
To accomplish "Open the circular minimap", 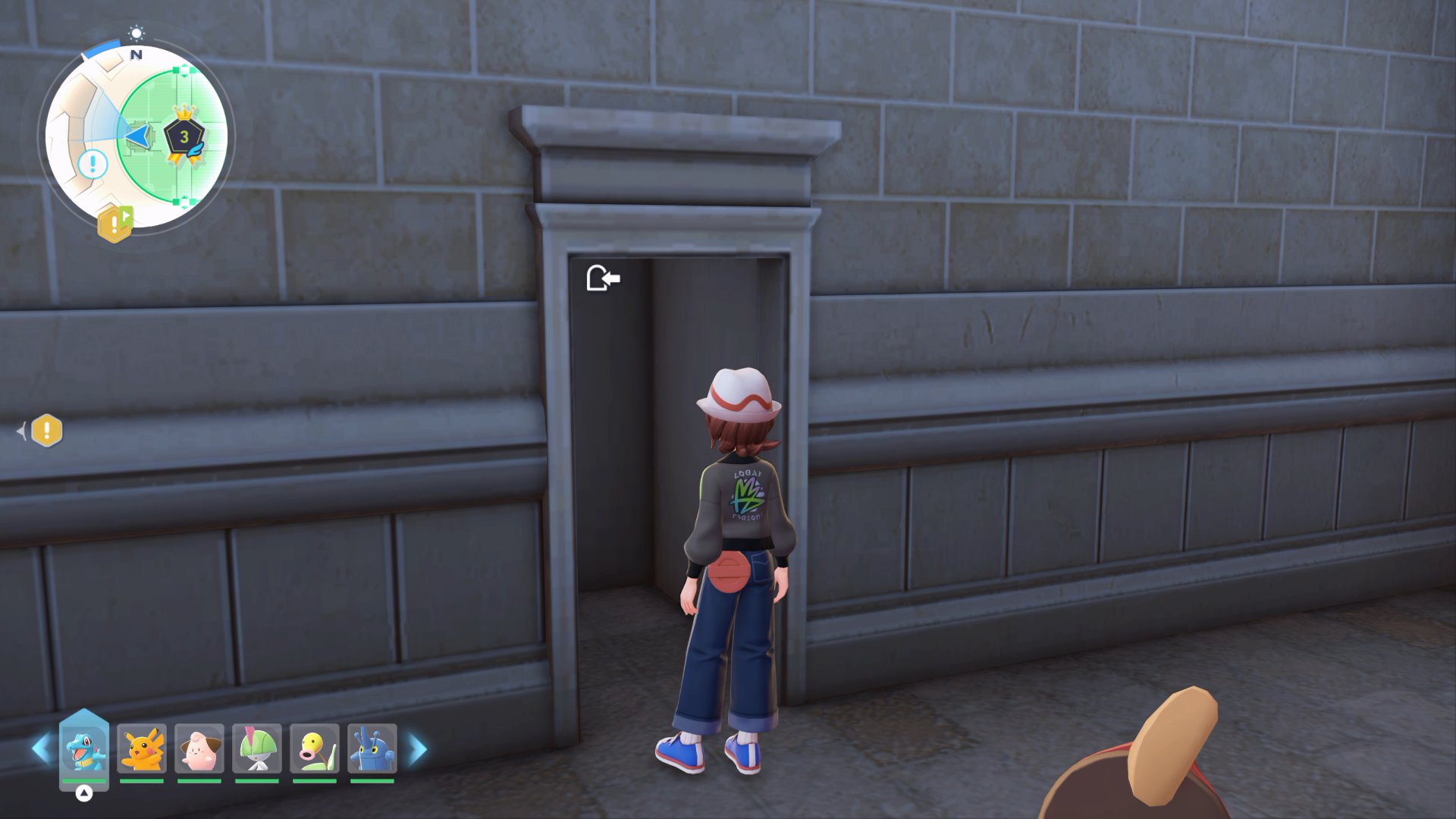I will 136,136.
